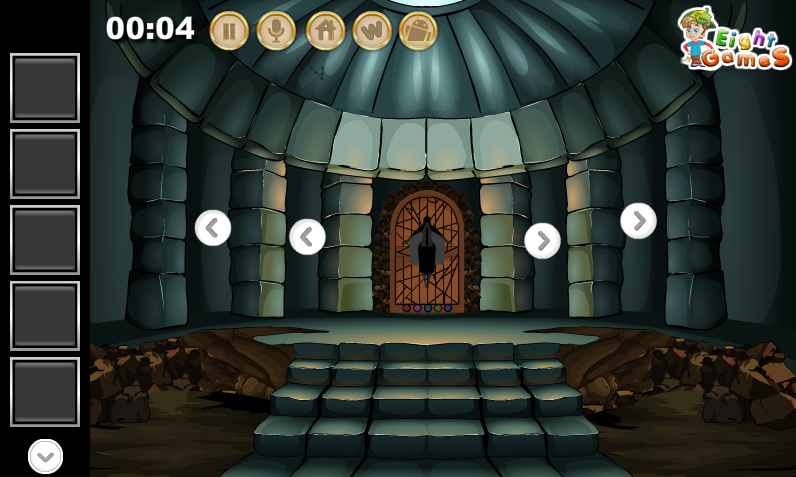Select the outermost left navigation arrow
The height and width of the screenshot is (477, 796).
[213, 228]
